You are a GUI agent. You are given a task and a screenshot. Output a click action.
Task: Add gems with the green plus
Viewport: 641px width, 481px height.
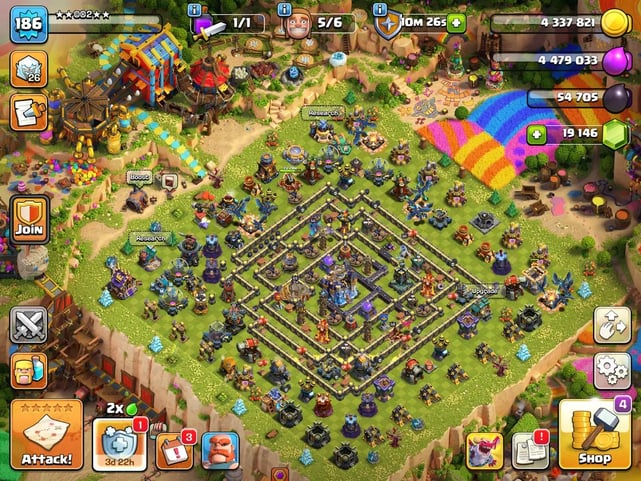pos(537,134)
